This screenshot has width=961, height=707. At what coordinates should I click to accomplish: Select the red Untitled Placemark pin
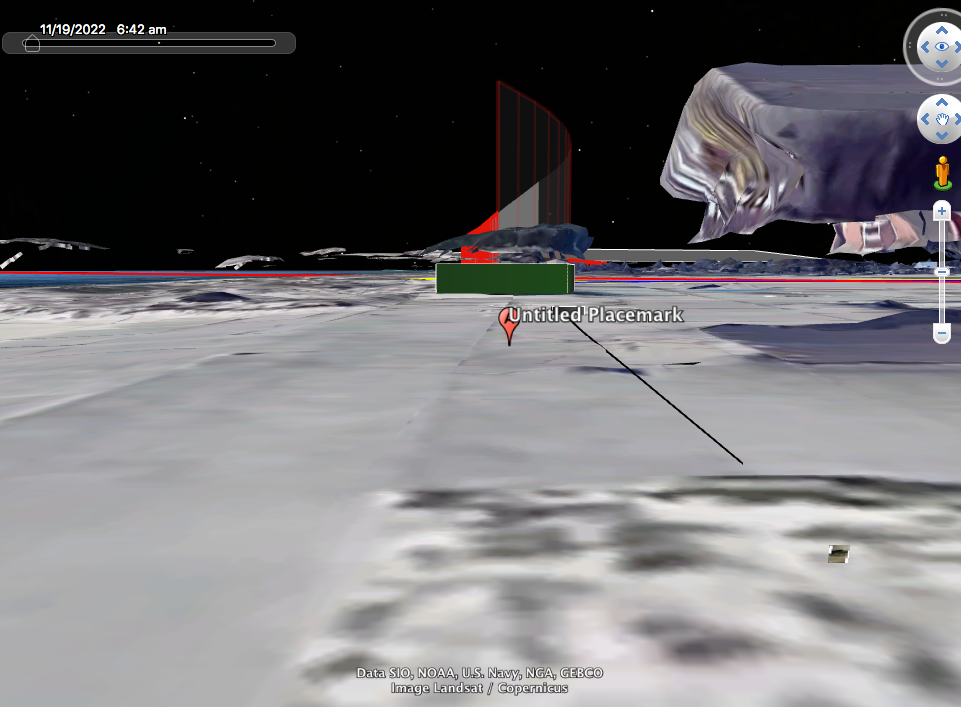point(509,324)
